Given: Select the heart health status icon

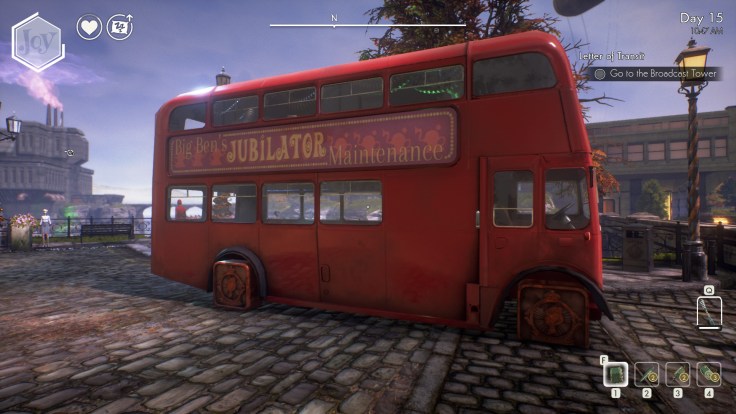Looking at the screenshot, I should [x=89, y=27].
